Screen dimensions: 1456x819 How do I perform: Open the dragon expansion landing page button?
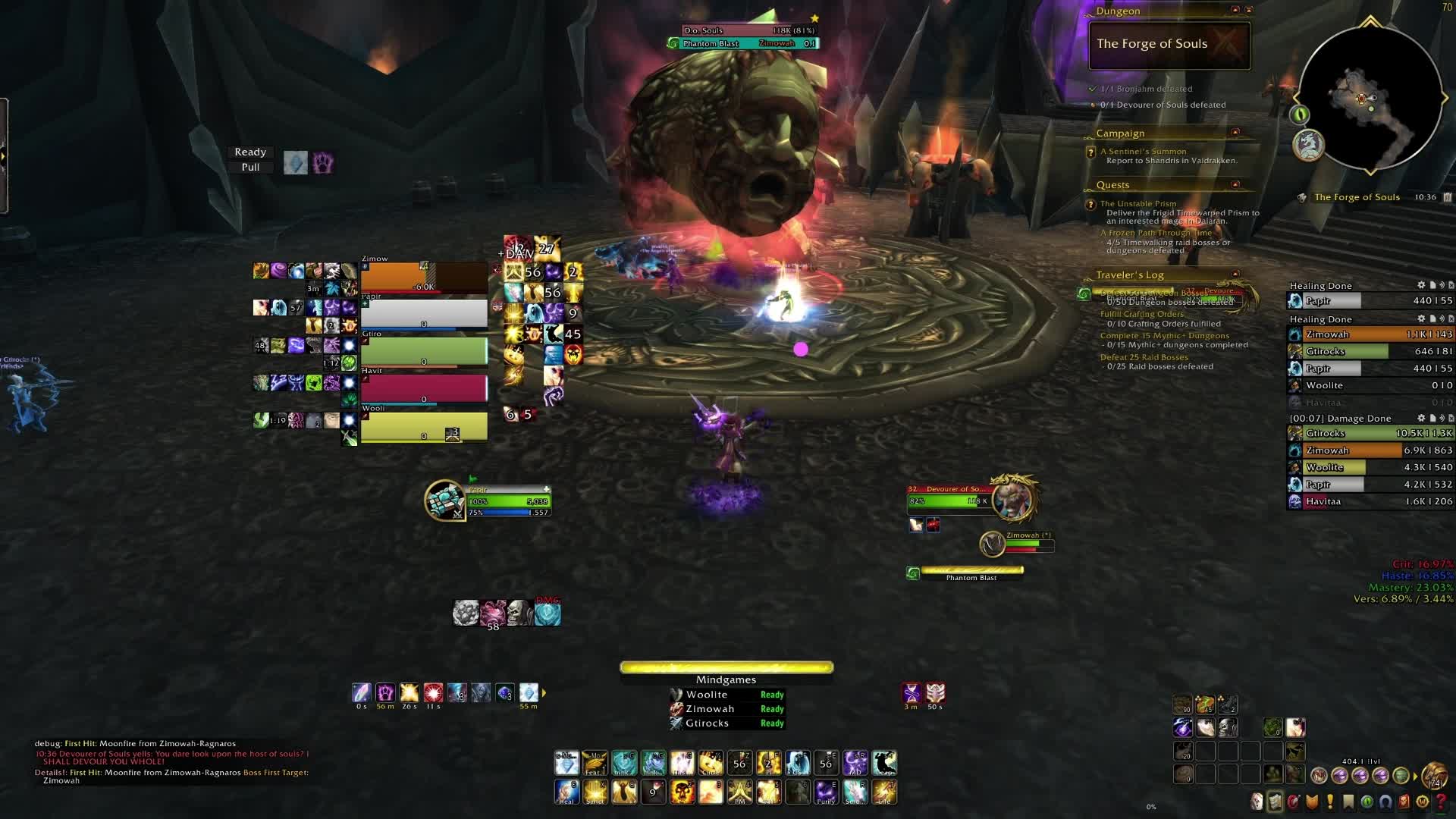point(1308,145)
